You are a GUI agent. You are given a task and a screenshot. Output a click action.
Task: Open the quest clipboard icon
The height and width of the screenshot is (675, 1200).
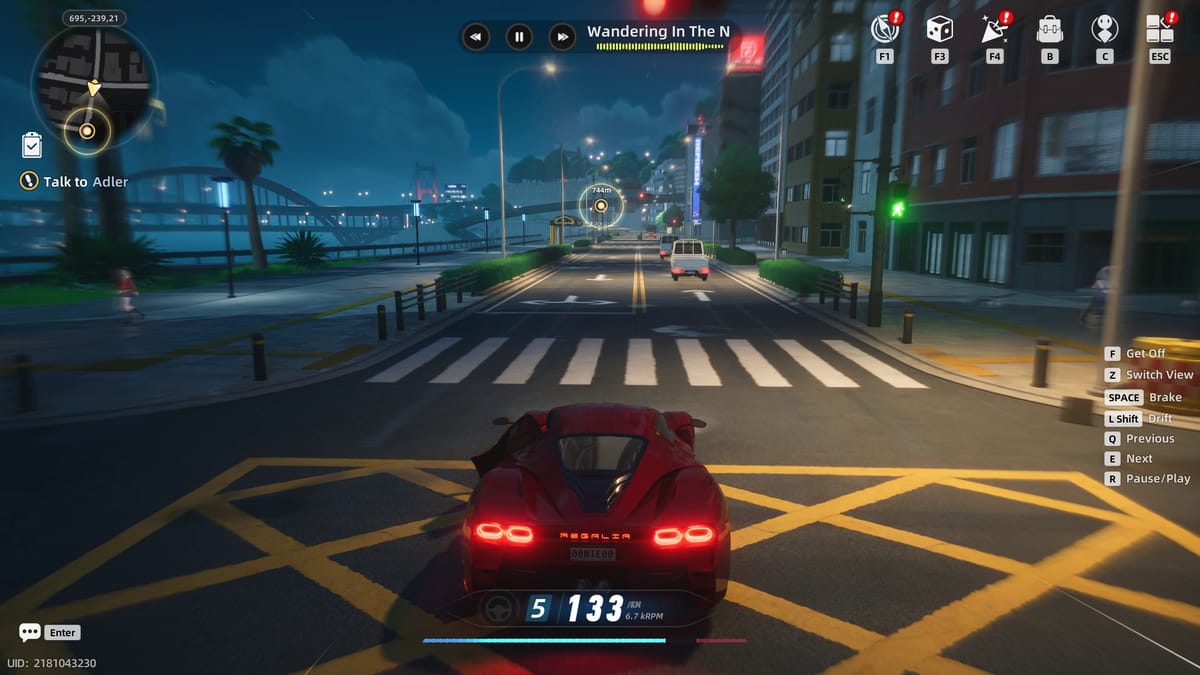32,145
